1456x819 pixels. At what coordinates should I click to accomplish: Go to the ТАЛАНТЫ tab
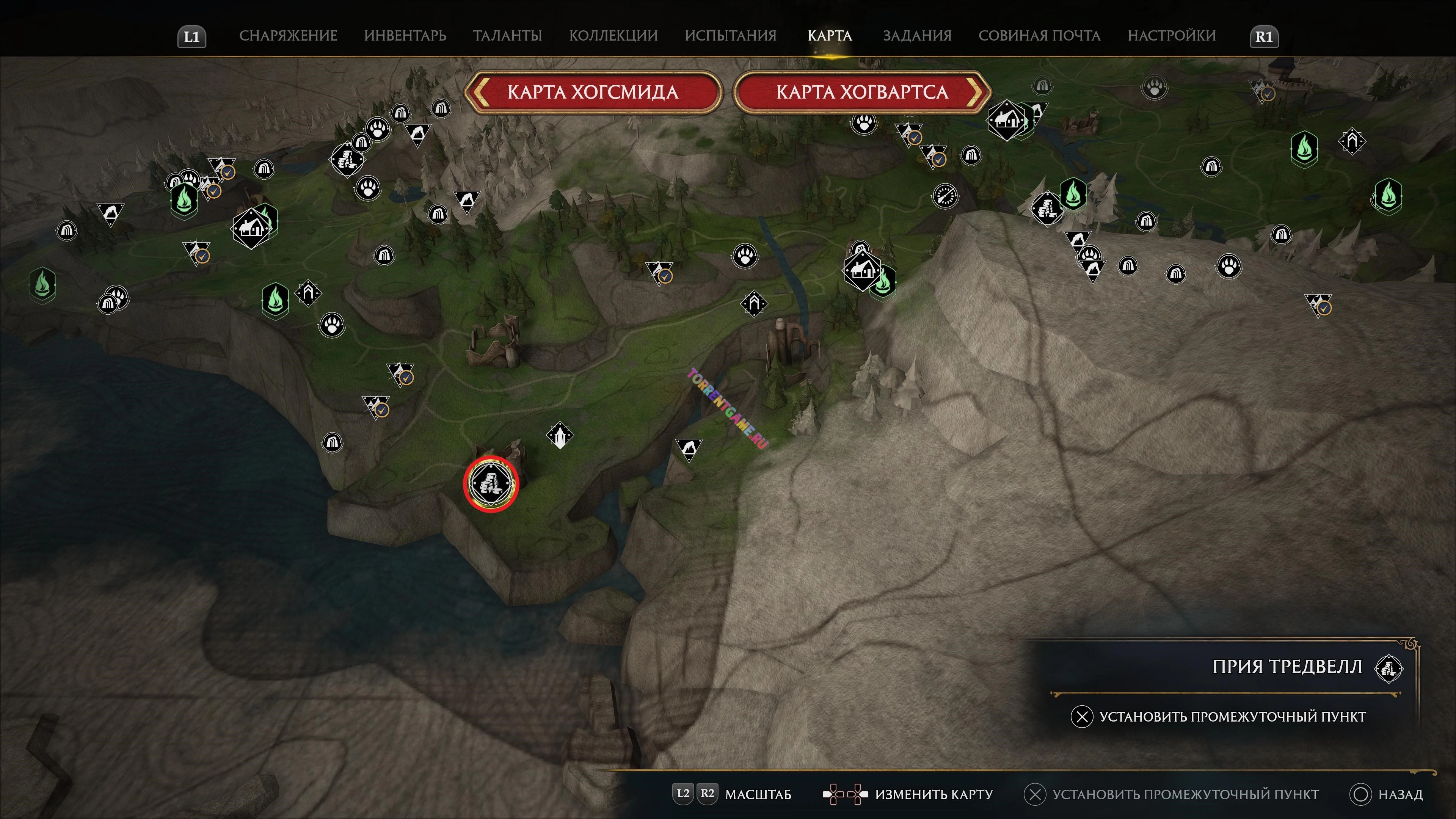pyautogui.click(x=507, y=36)
